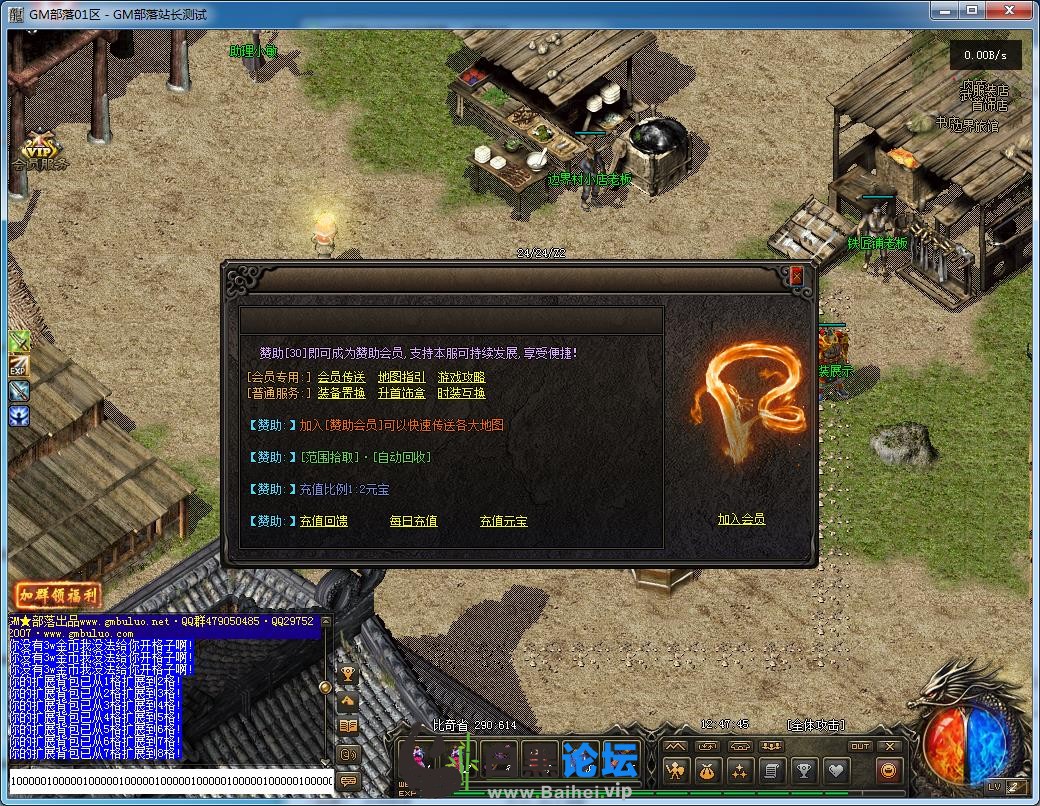Open the trophy icon beside the heart
The width and height of the screenshot is (1040, 806).
tap(803, 771)
